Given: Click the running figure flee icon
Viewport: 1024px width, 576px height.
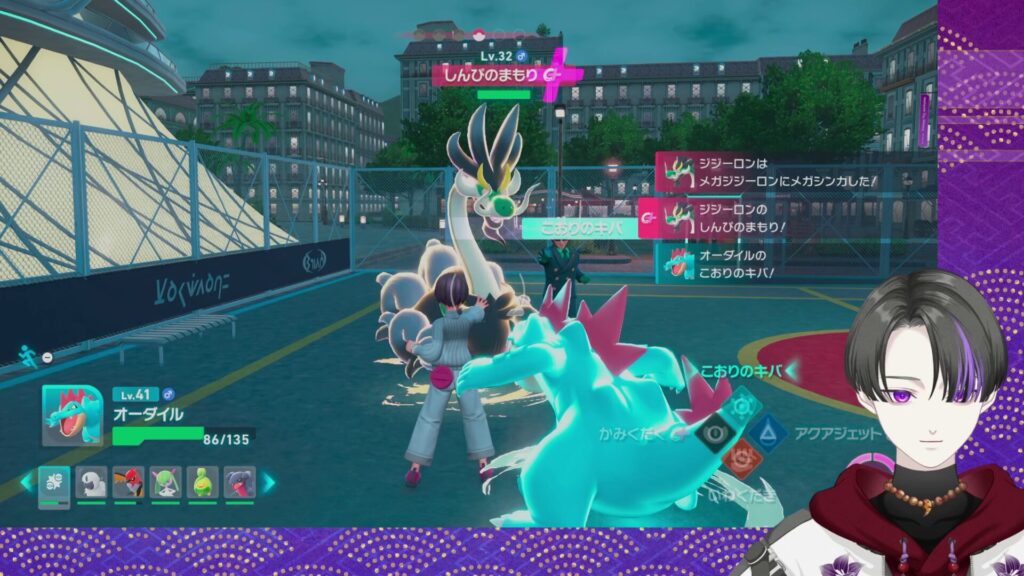Looking at the screenshot, I should click(27, 354).
